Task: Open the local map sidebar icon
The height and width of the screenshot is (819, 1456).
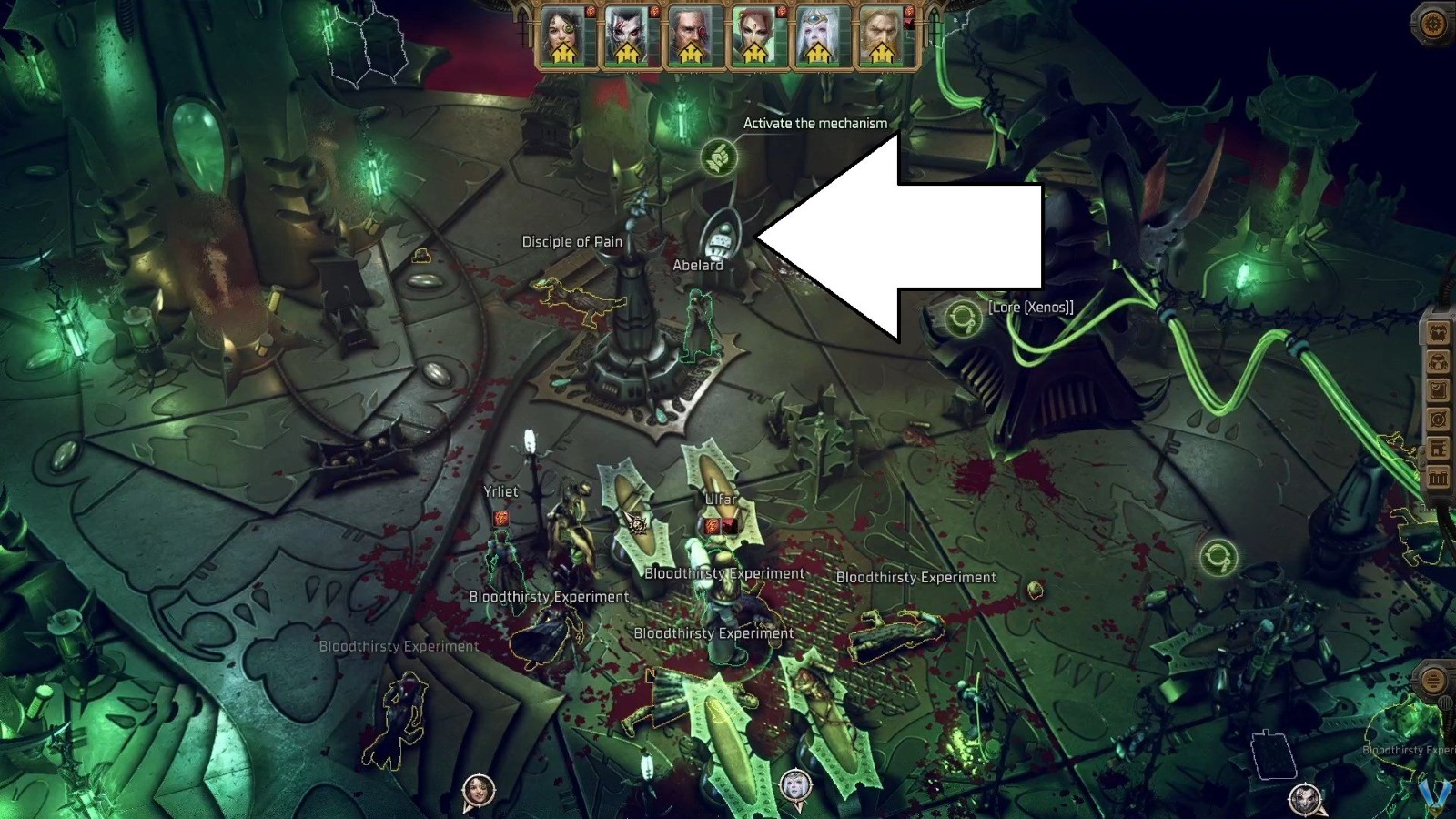Action: pos(1441,419)
